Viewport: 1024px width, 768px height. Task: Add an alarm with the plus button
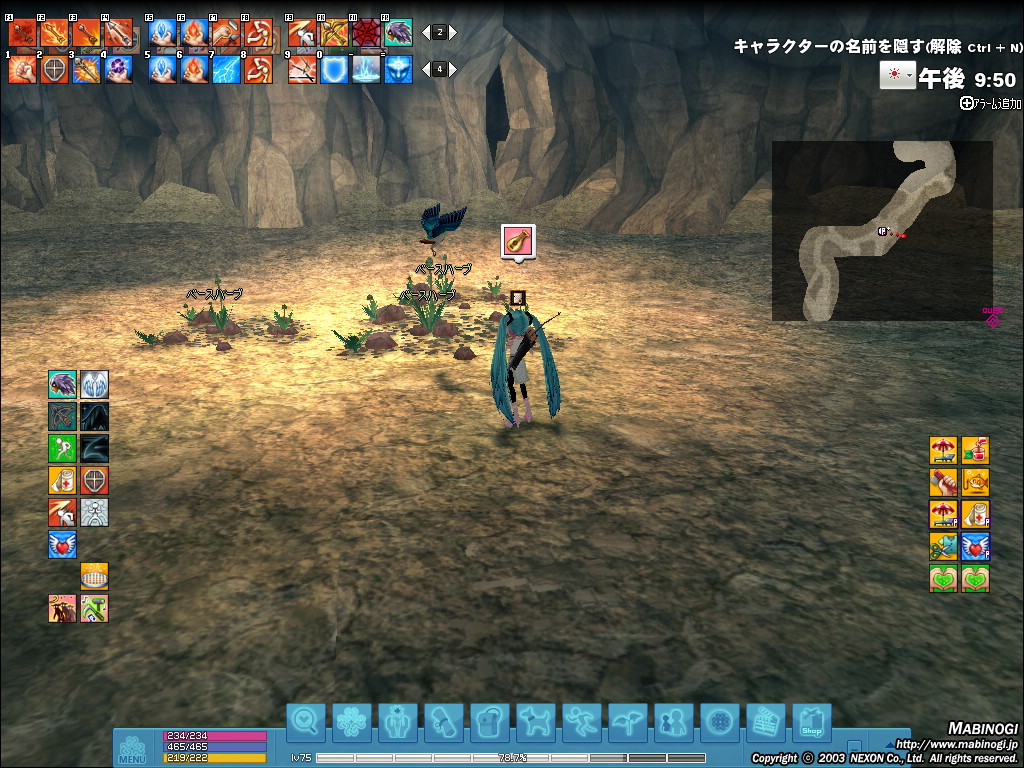[966, 102]
